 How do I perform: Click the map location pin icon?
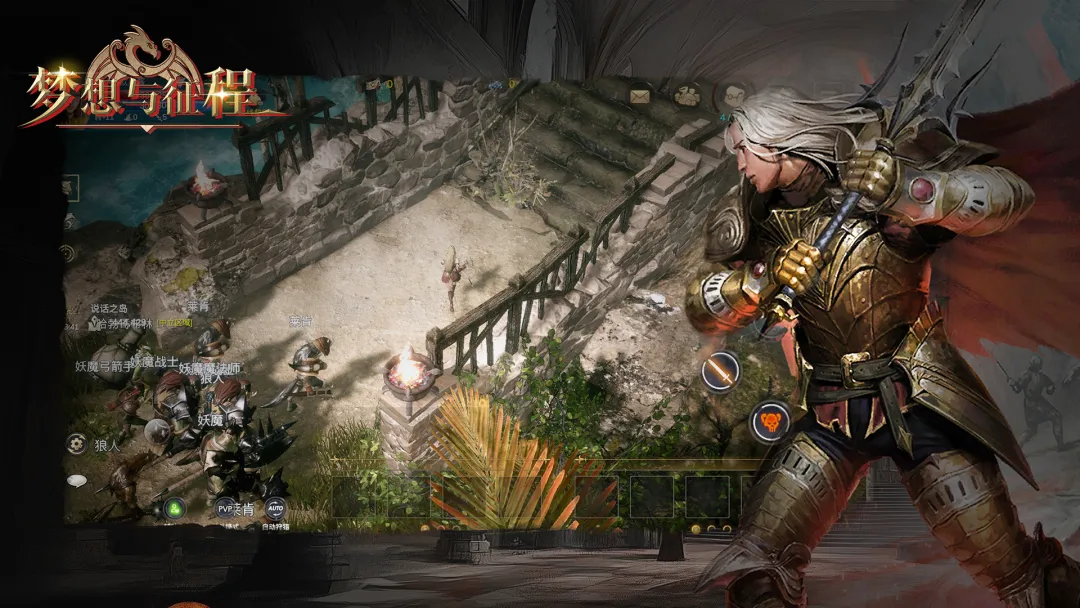pyautogui.click(x=95, y=324)
